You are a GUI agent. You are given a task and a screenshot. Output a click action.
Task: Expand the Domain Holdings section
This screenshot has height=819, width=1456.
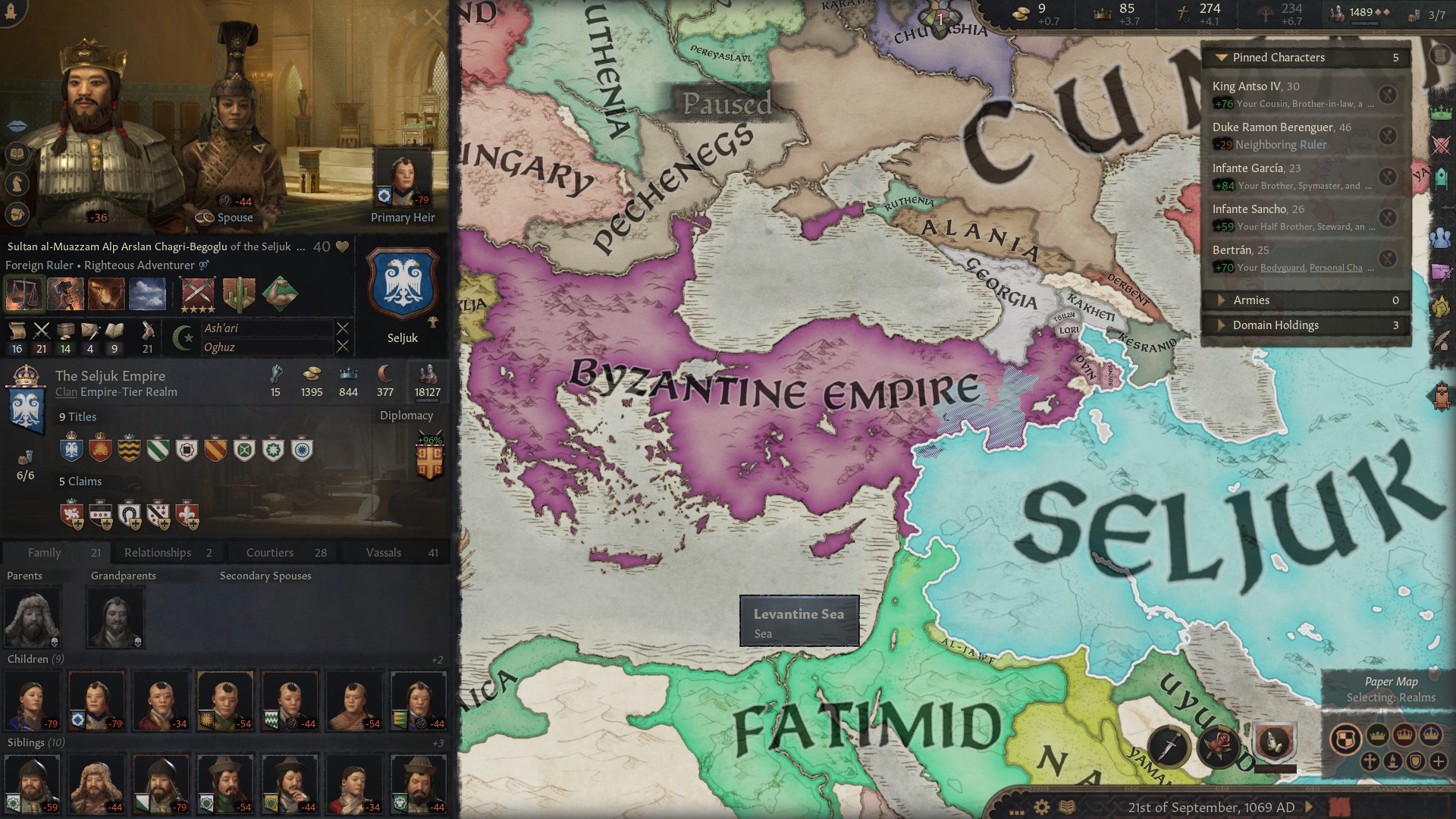coord(1222,325)
